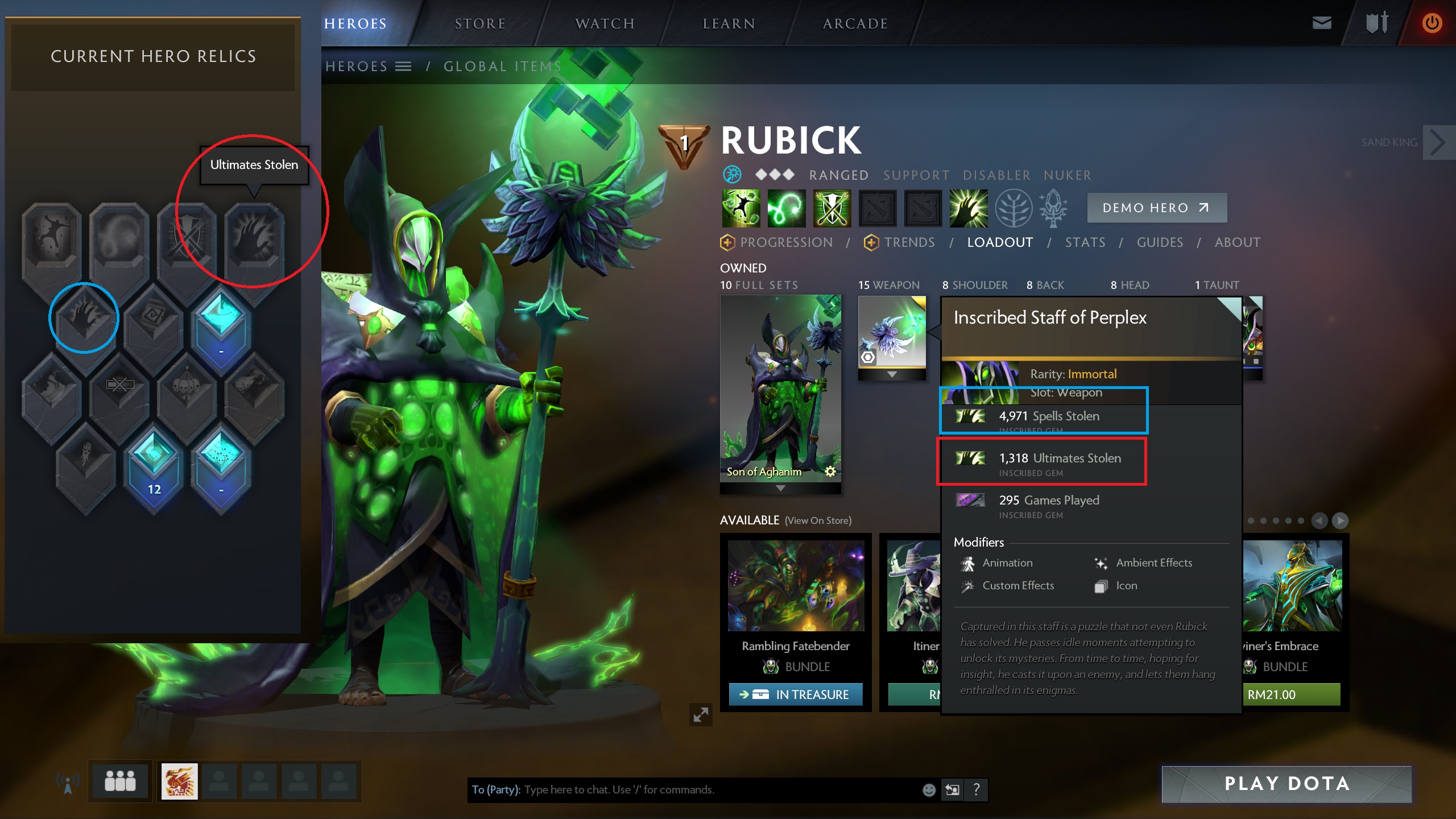Expand the hero model fullscreen view
This screenshot has width=1456, height=819.
[701, 714]
